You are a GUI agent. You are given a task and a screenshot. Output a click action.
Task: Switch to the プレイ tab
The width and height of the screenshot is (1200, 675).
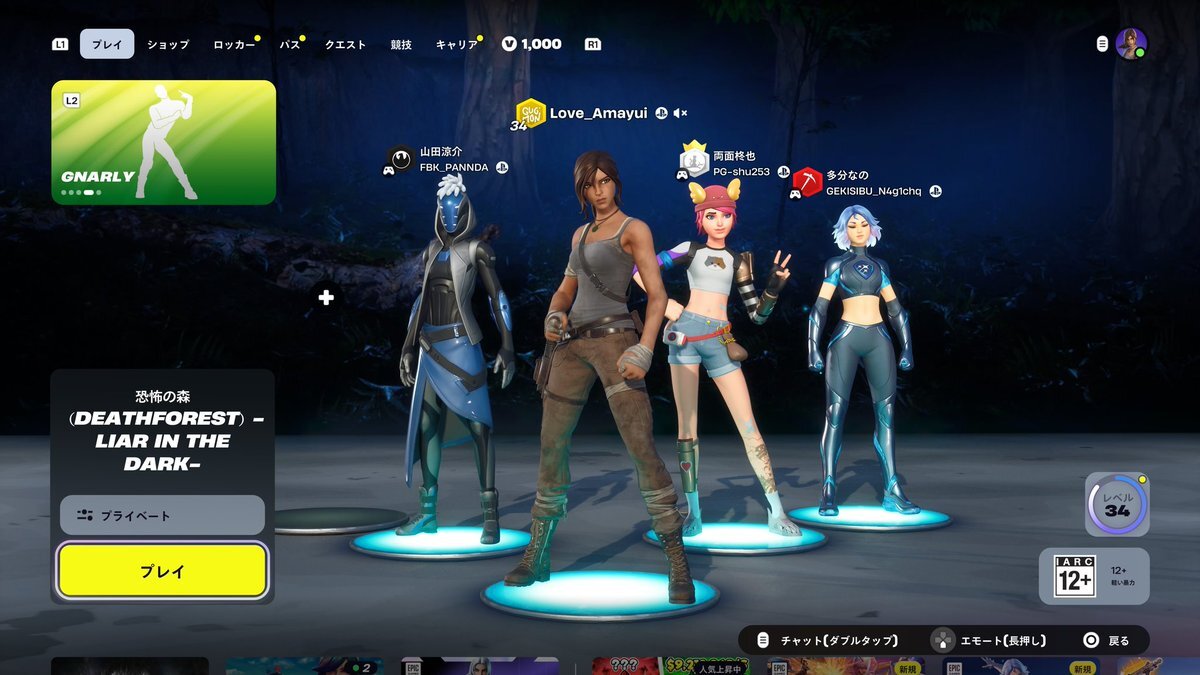coord(107,44)
